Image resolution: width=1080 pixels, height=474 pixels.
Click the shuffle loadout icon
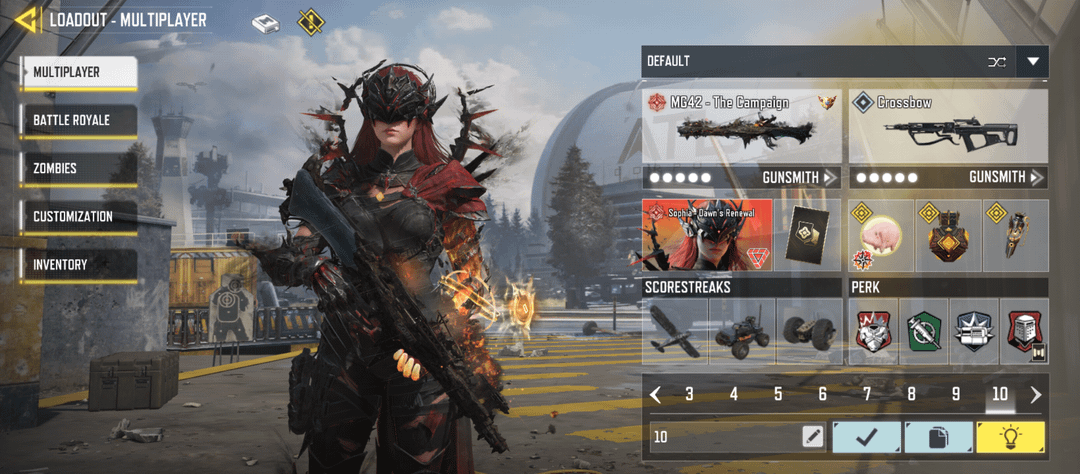[x=996, y=62]
